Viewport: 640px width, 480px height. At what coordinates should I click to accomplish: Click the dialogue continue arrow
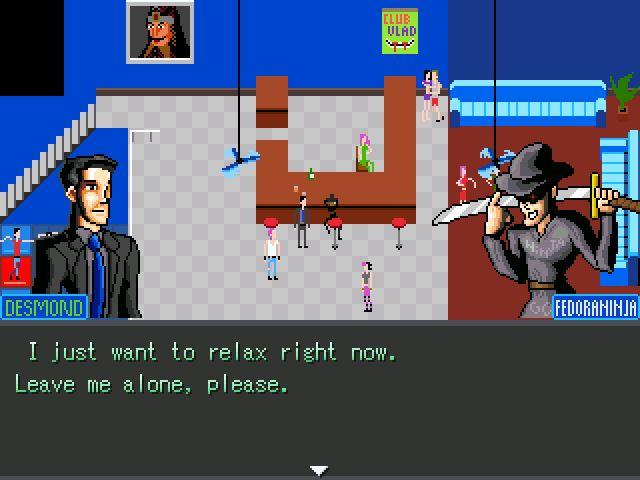click(x=319, y=470)
